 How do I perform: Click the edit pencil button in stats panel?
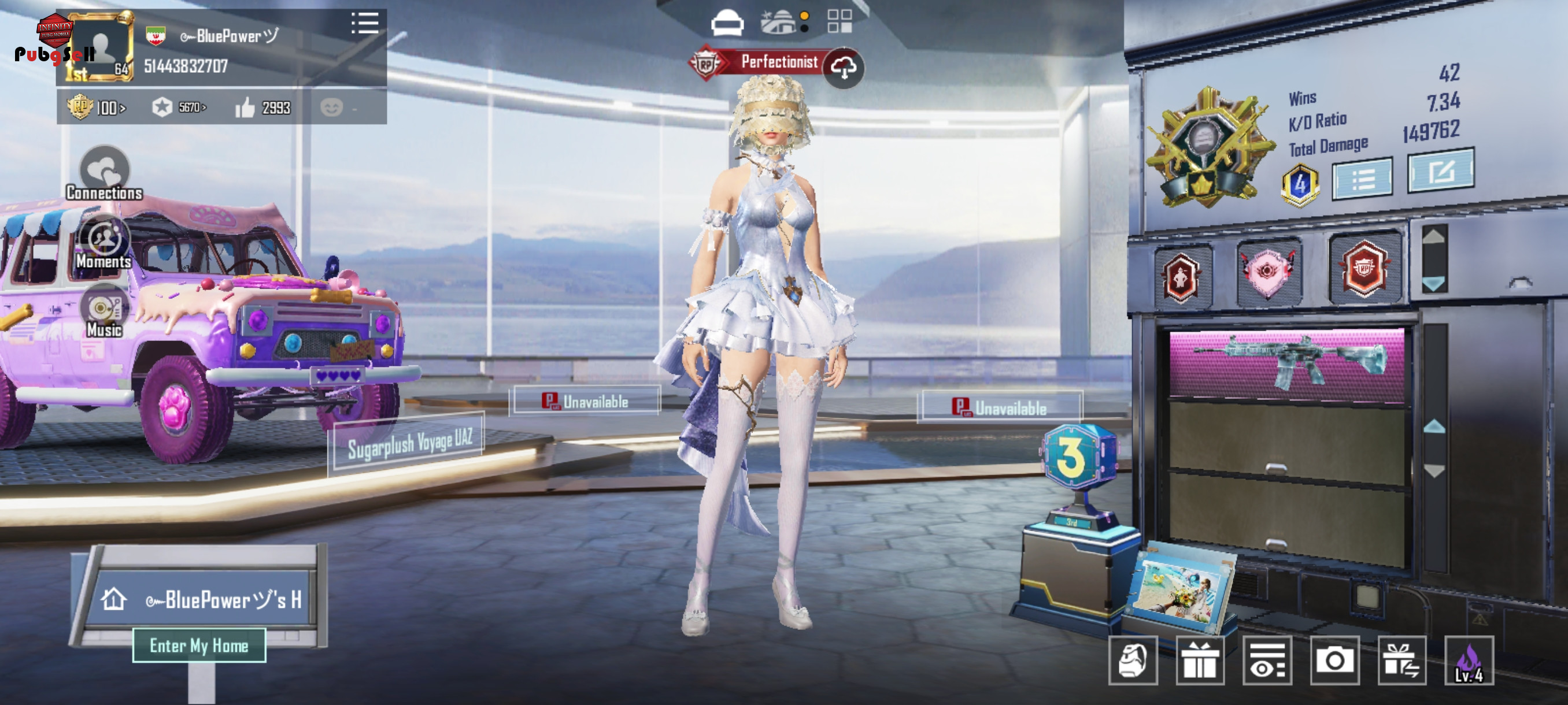pyautogui.click(x=1440, y=172)
